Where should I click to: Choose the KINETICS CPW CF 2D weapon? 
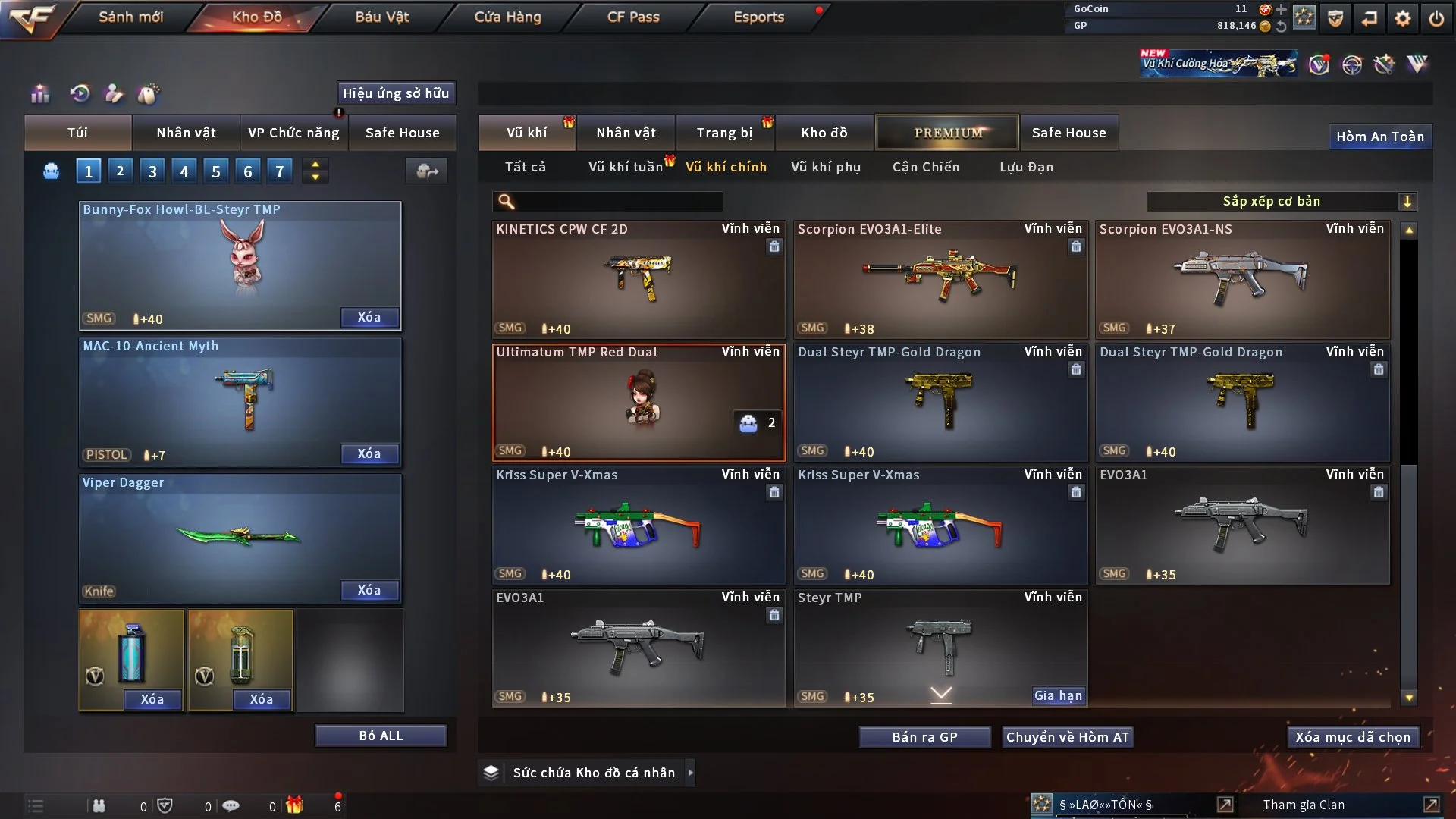638,279
